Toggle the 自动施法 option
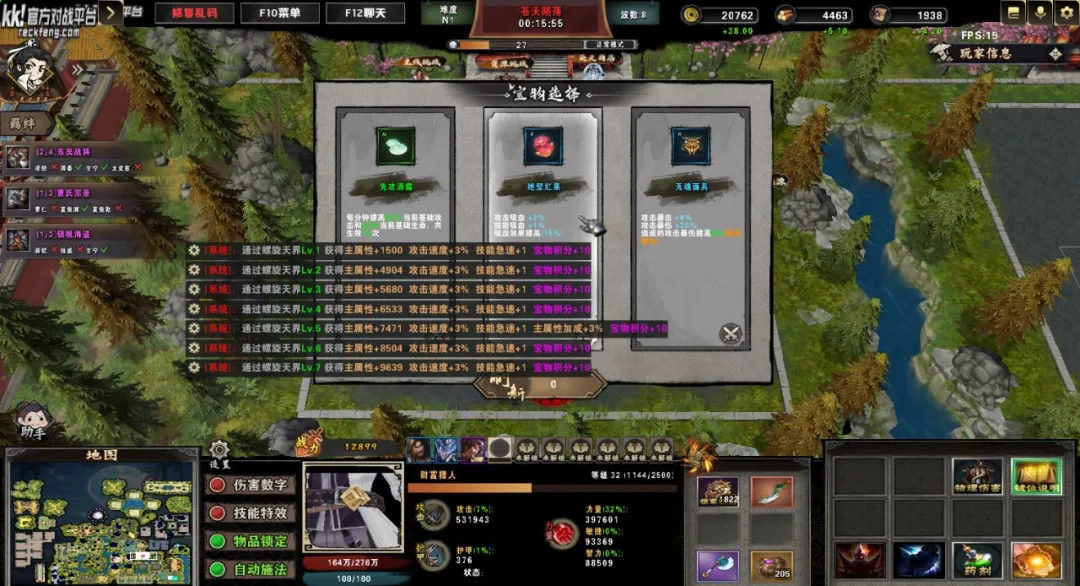This screenshot has width=1080, height=586. pos(251,569)
